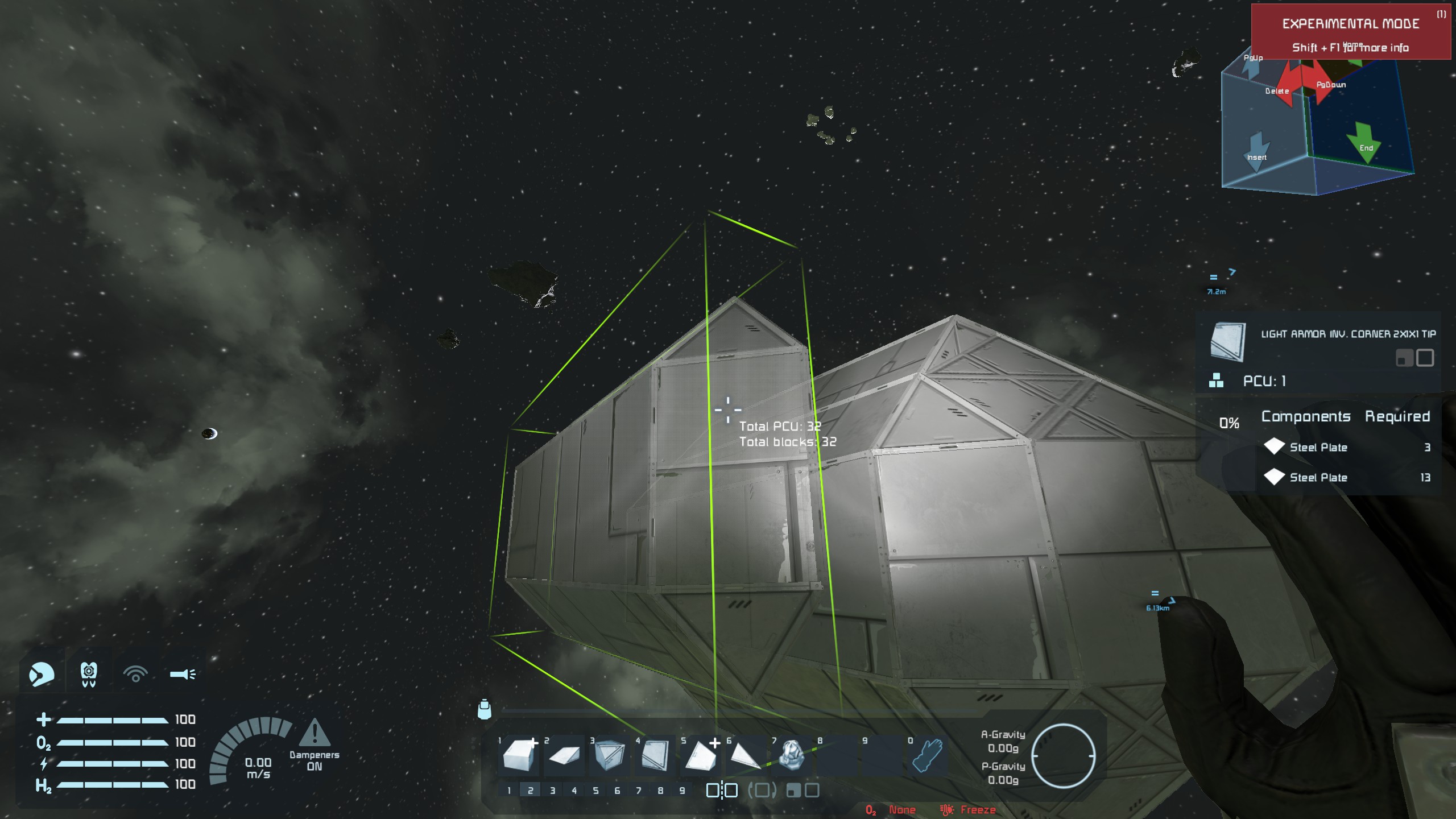The width and height of the screenshot is (1456, 819).
Task: Choose the sloped wedge block in slot 5
Action: (x=700, y=755)
